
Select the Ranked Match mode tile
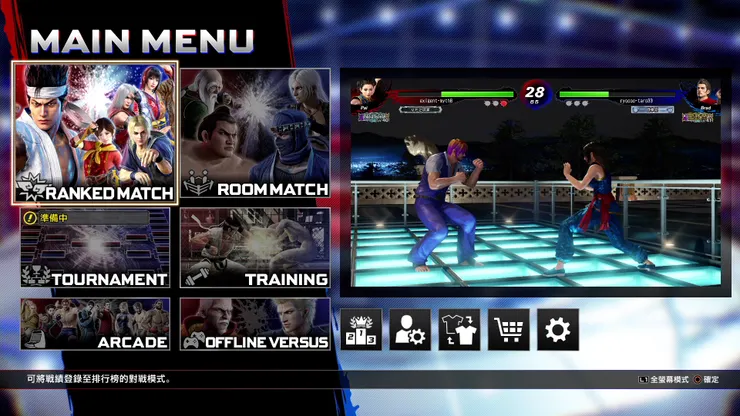pyautogui.click(x=95, y=132)
